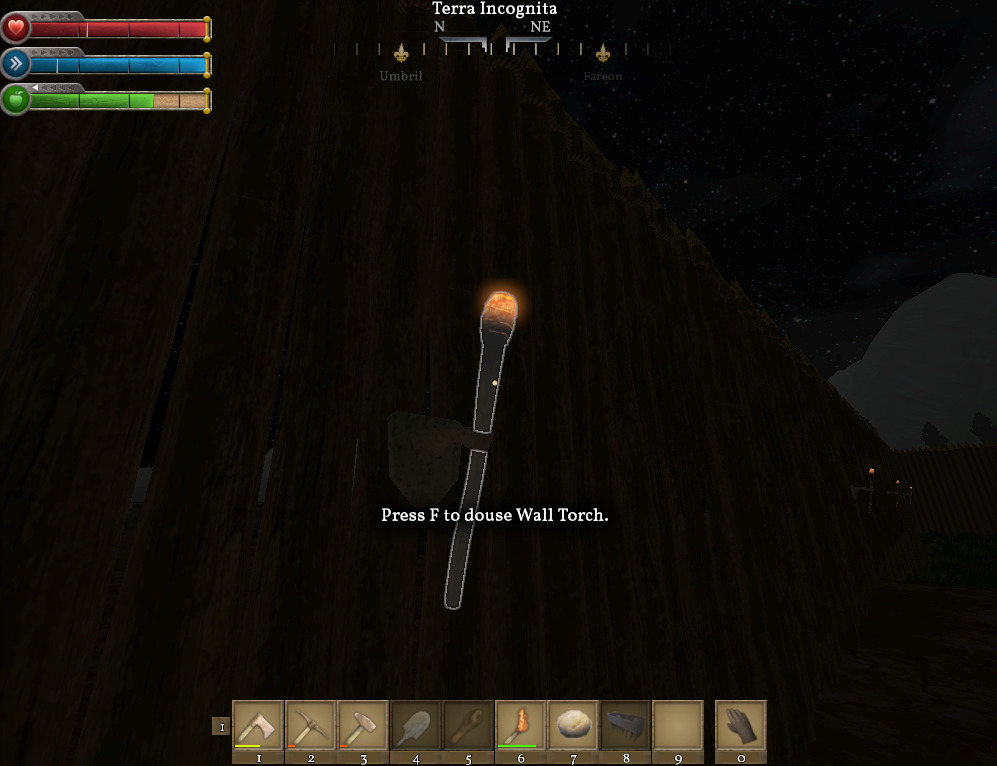This screenshot has width=997, height=766.
Task: Equip the lit torch from the hotbar
Action: pyautogui.click(x=520, y=725)
